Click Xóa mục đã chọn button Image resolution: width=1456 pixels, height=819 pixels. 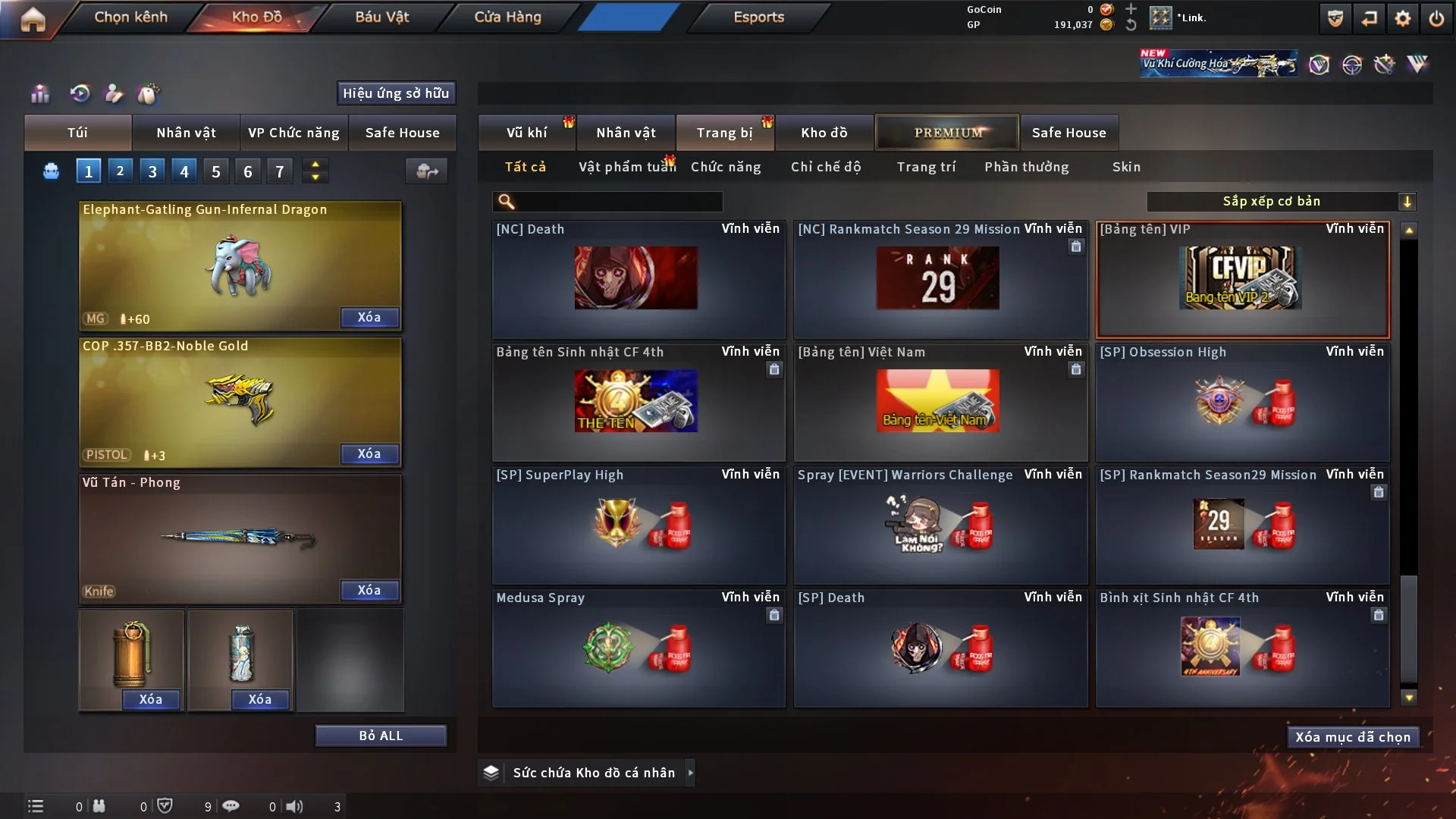pos(1352,737)
